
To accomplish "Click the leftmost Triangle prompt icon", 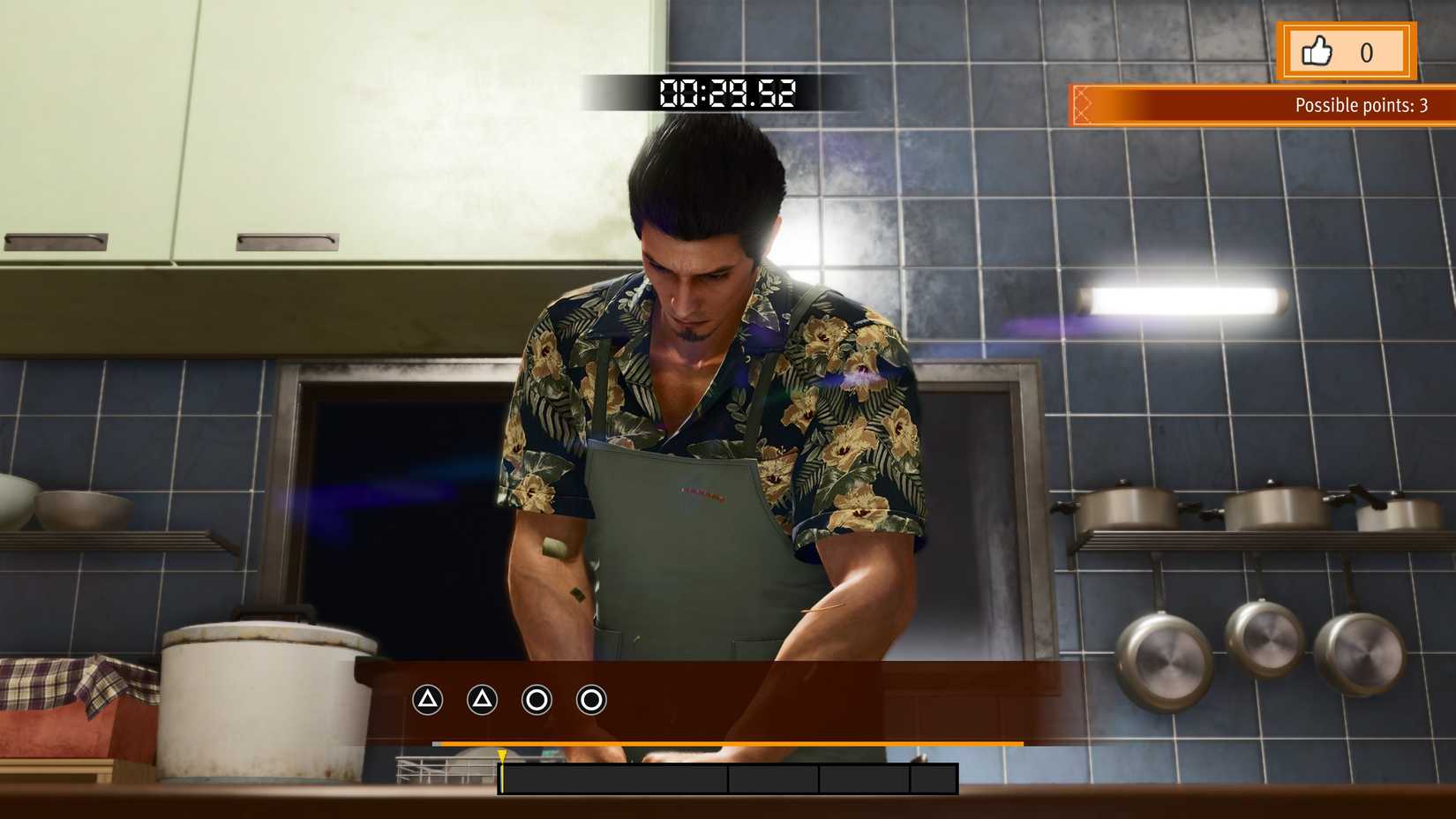I will click(427, 700).
